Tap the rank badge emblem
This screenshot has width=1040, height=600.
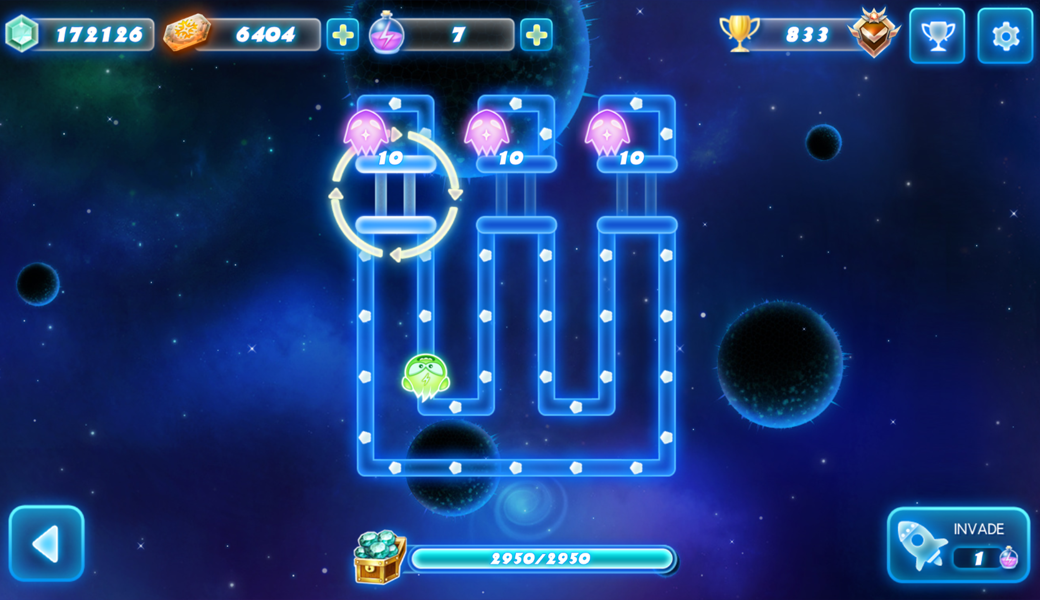(x=874, y=33)
